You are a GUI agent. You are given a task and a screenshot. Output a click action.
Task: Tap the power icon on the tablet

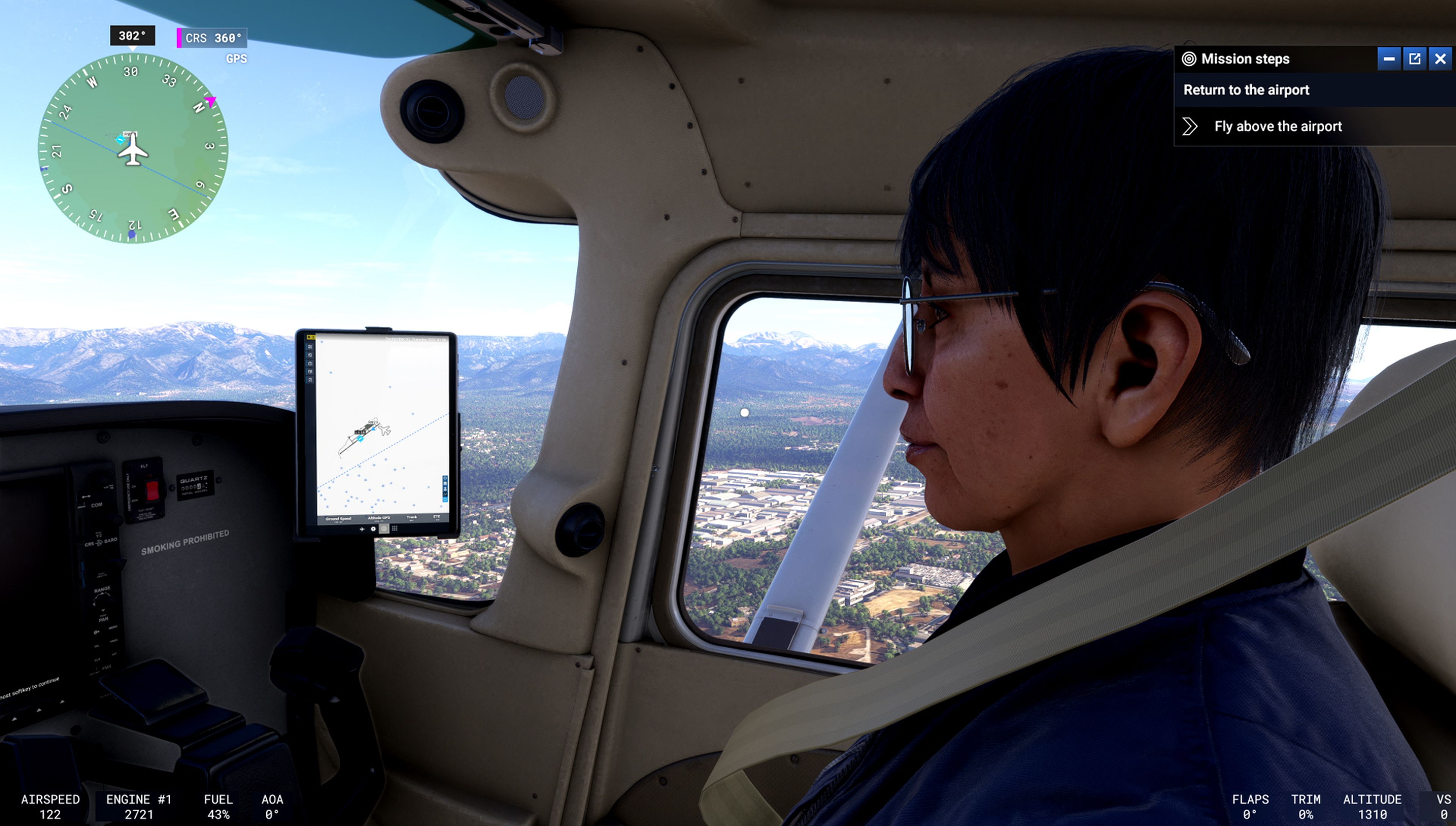(x=384, y=529)
